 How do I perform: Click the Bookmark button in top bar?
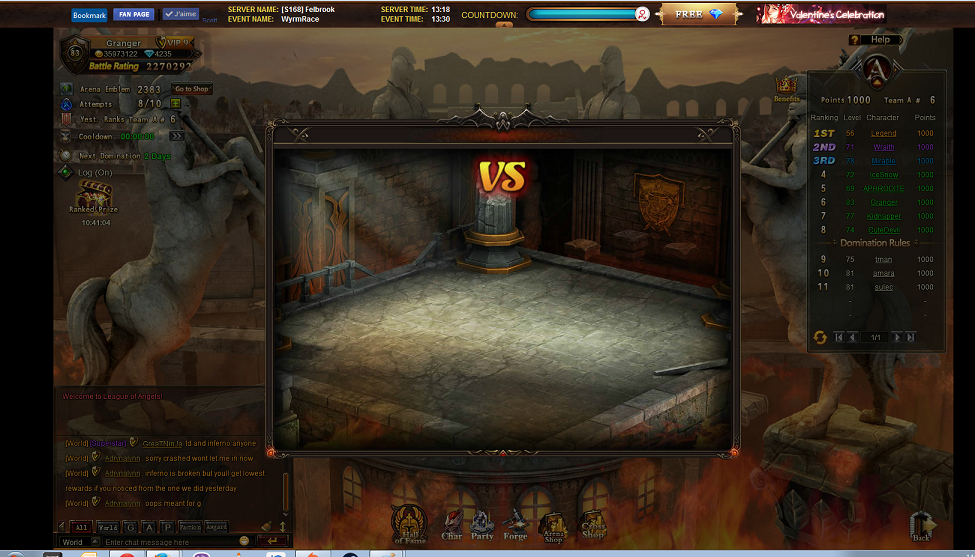point(89,15)
